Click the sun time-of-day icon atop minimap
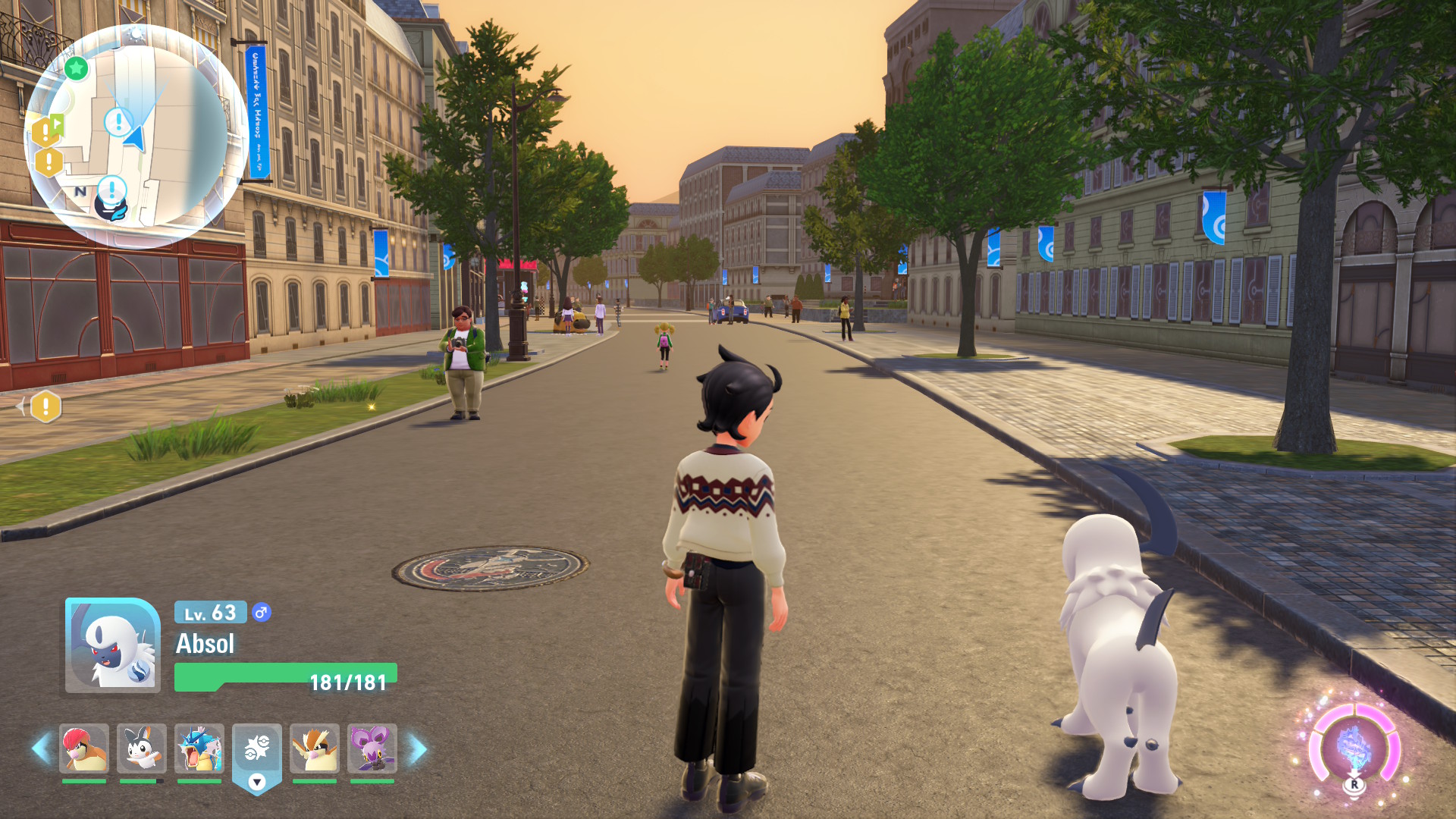The height and width of the screenshot is (819, 1456). coord(136,33)
